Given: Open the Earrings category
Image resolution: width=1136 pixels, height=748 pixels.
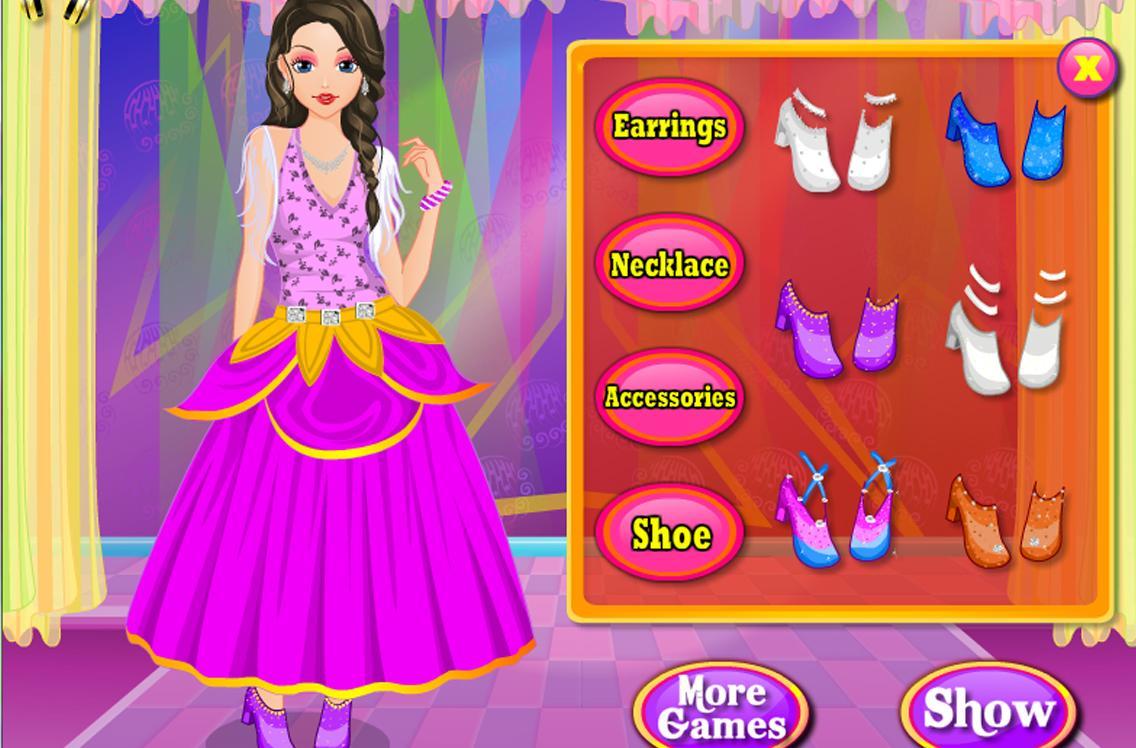Looking at the screenshot, I should pos(669,127).
